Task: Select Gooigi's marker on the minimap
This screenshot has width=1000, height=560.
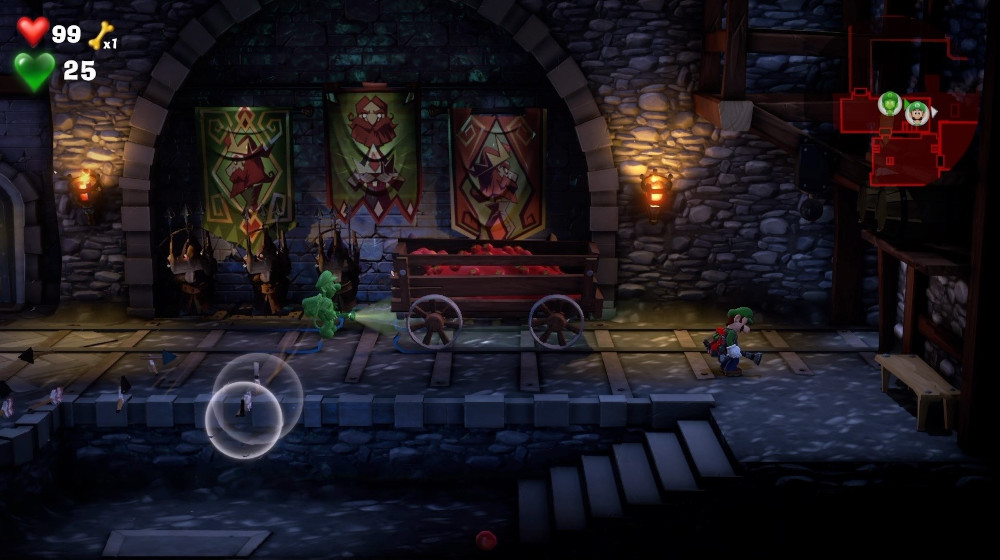Action: pyautogui.click(x=889, y=102)
